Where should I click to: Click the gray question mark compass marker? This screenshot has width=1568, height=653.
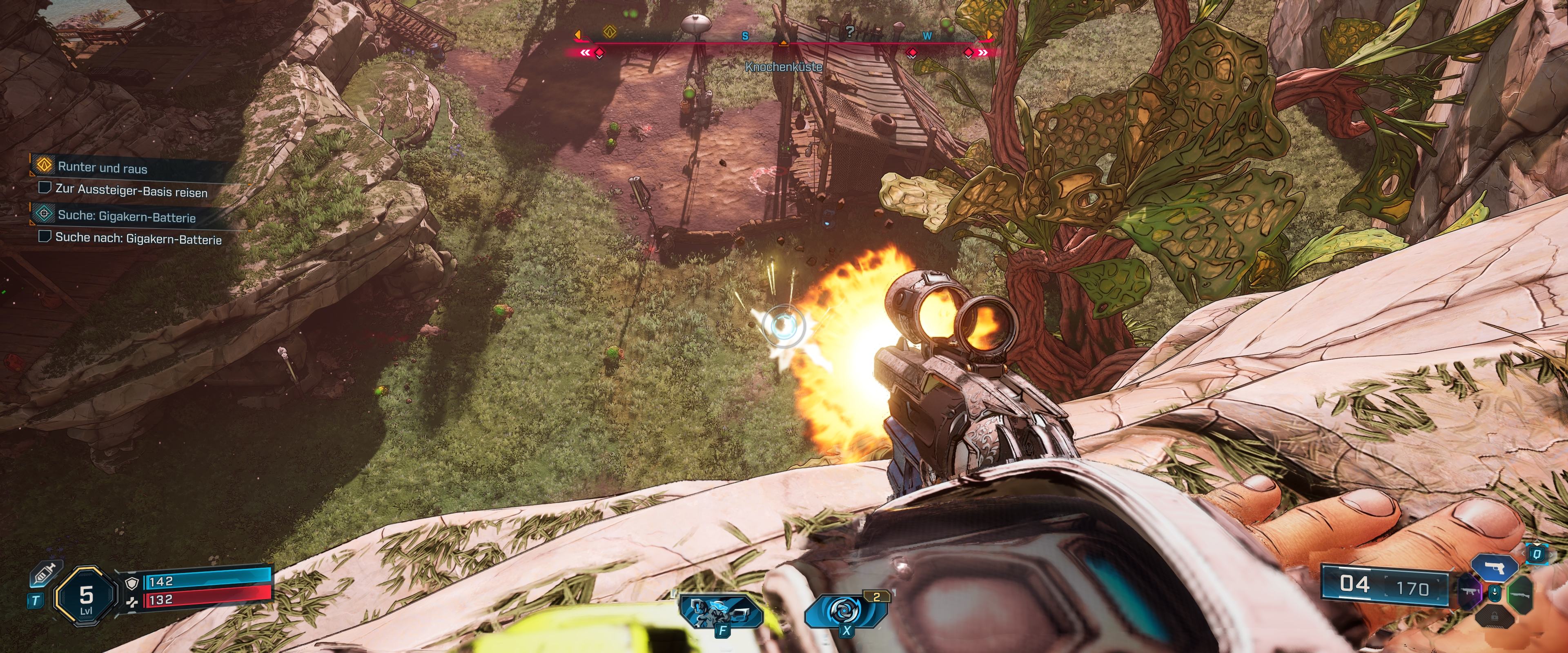point(850,31)
